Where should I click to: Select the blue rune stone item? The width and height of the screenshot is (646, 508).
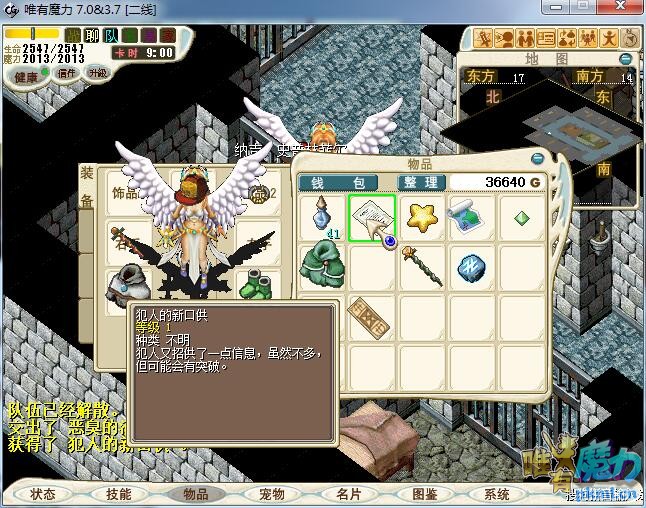(470, 265)
